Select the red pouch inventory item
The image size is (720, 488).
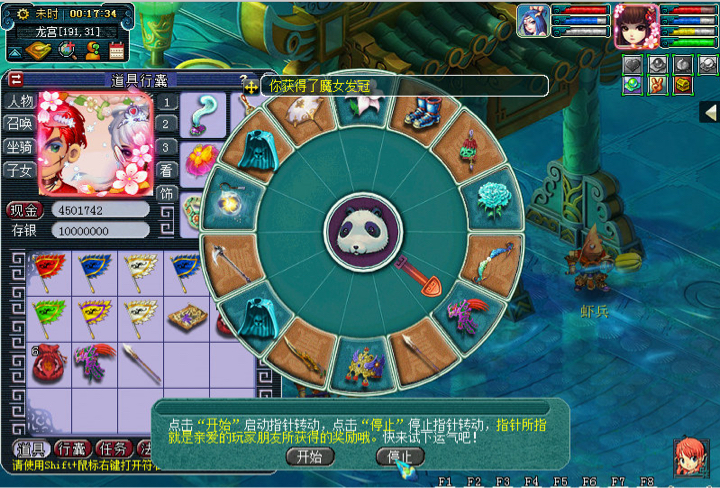[x=46, y=363]
